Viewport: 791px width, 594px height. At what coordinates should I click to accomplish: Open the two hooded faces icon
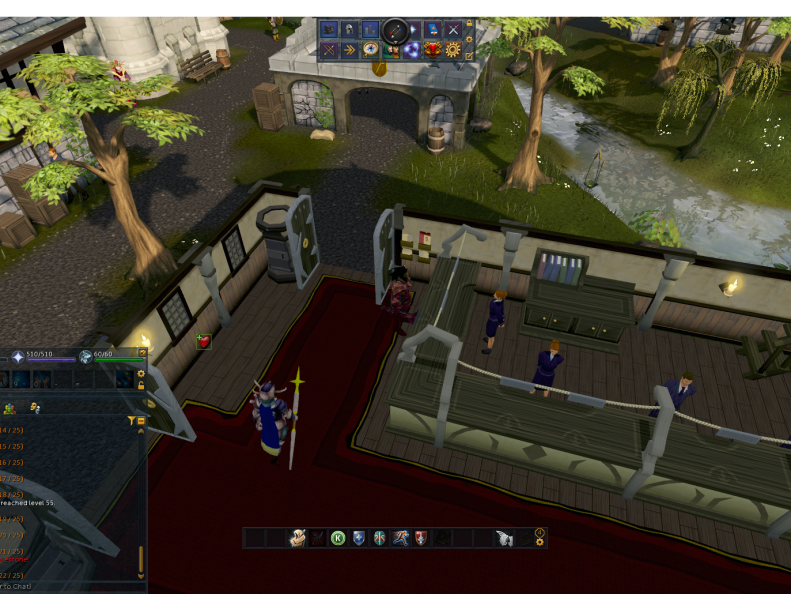pos(391,49)
